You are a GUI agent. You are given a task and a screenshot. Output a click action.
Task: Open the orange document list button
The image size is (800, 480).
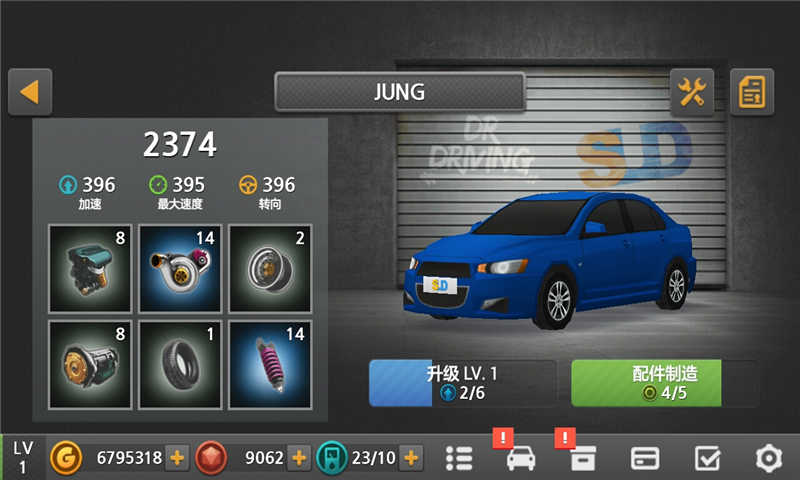[752, 93]
